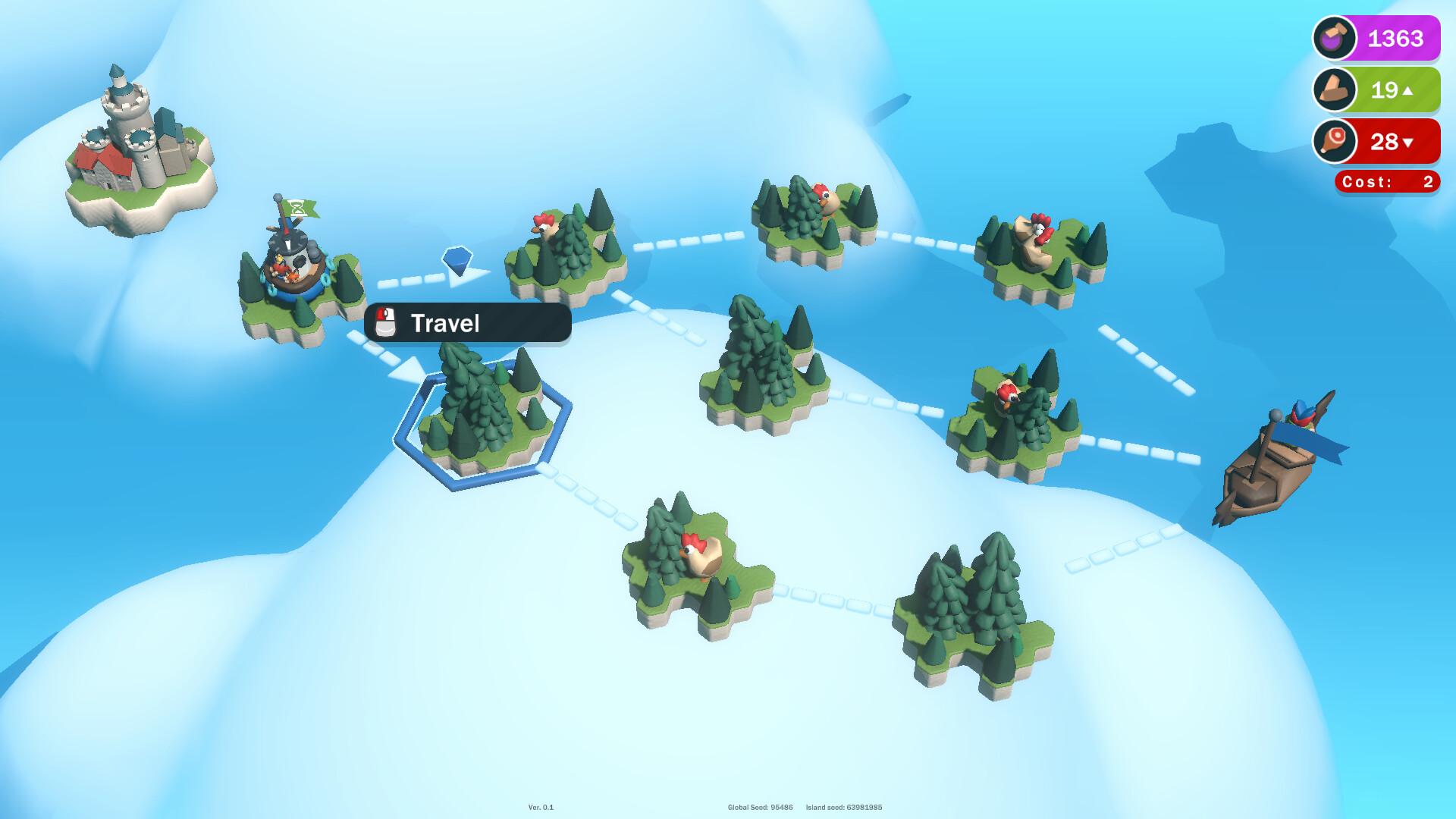Click the downward arrow beside the 28 counter
This screenshot has width=1456, height=819.
point(1409,142)
